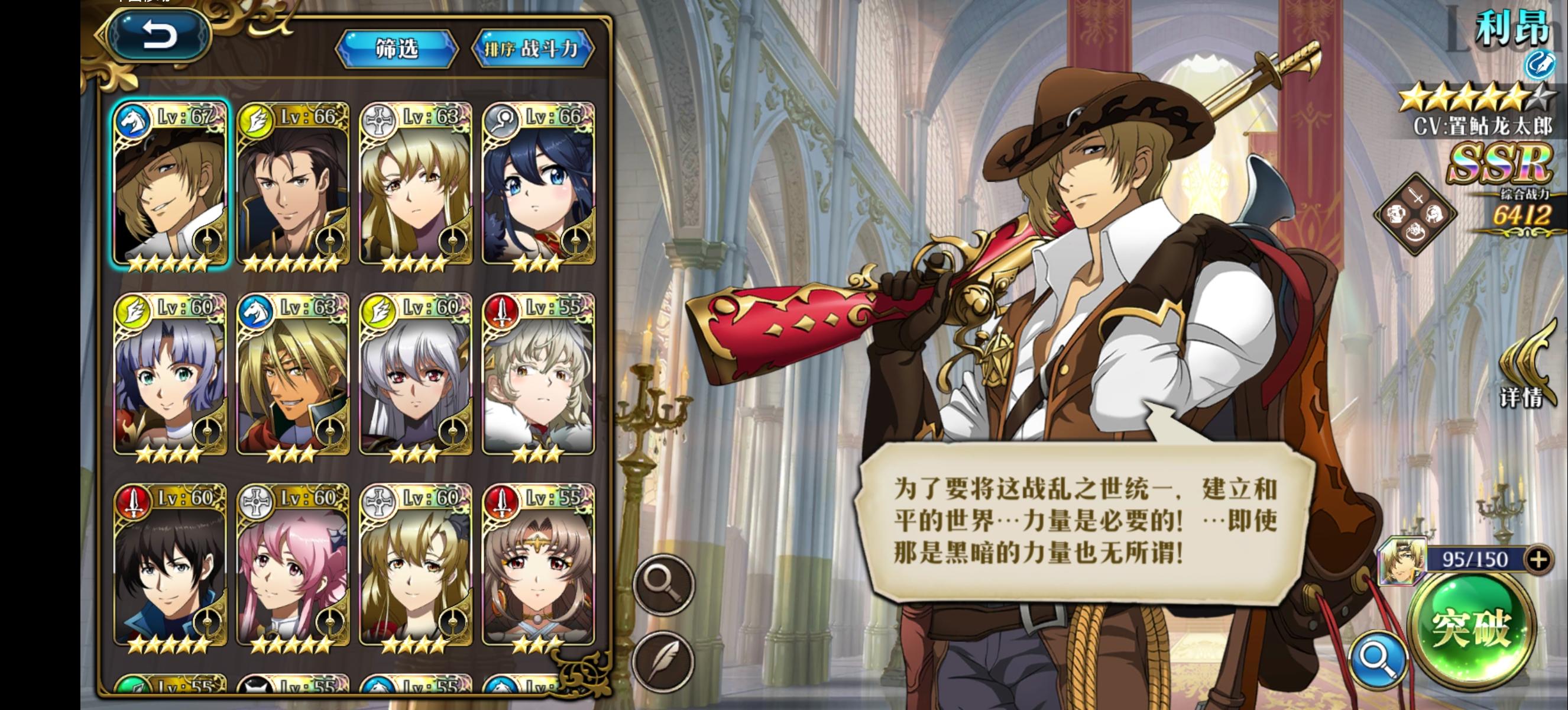Pick the Lv 60 black-haired boy card
This screenshot has width=1568, height=710.
pyautogui.click(x=170, y=566)
